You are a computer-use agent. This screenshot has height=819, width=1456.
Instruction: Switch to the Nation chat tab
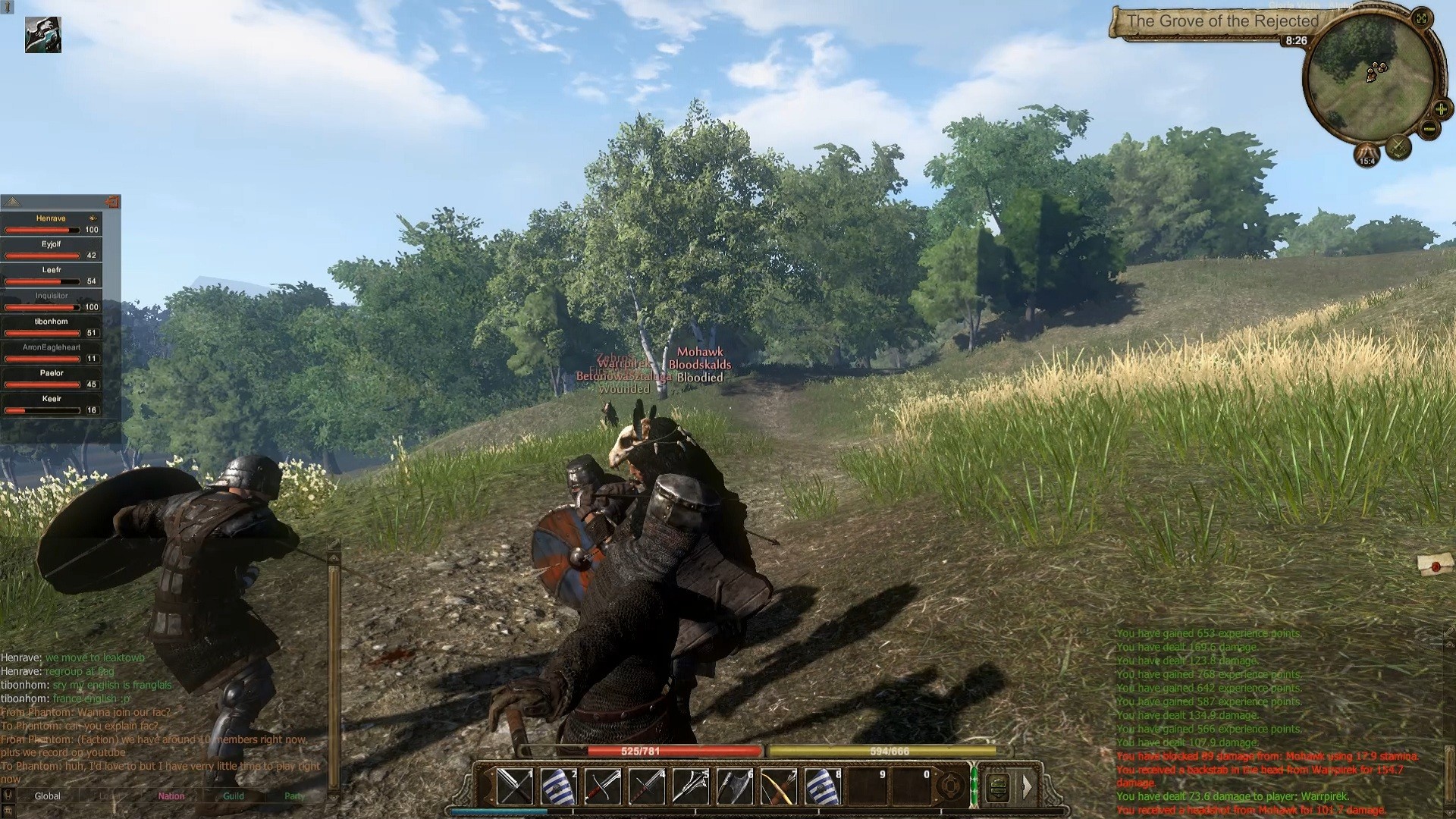tap(171, 796)
